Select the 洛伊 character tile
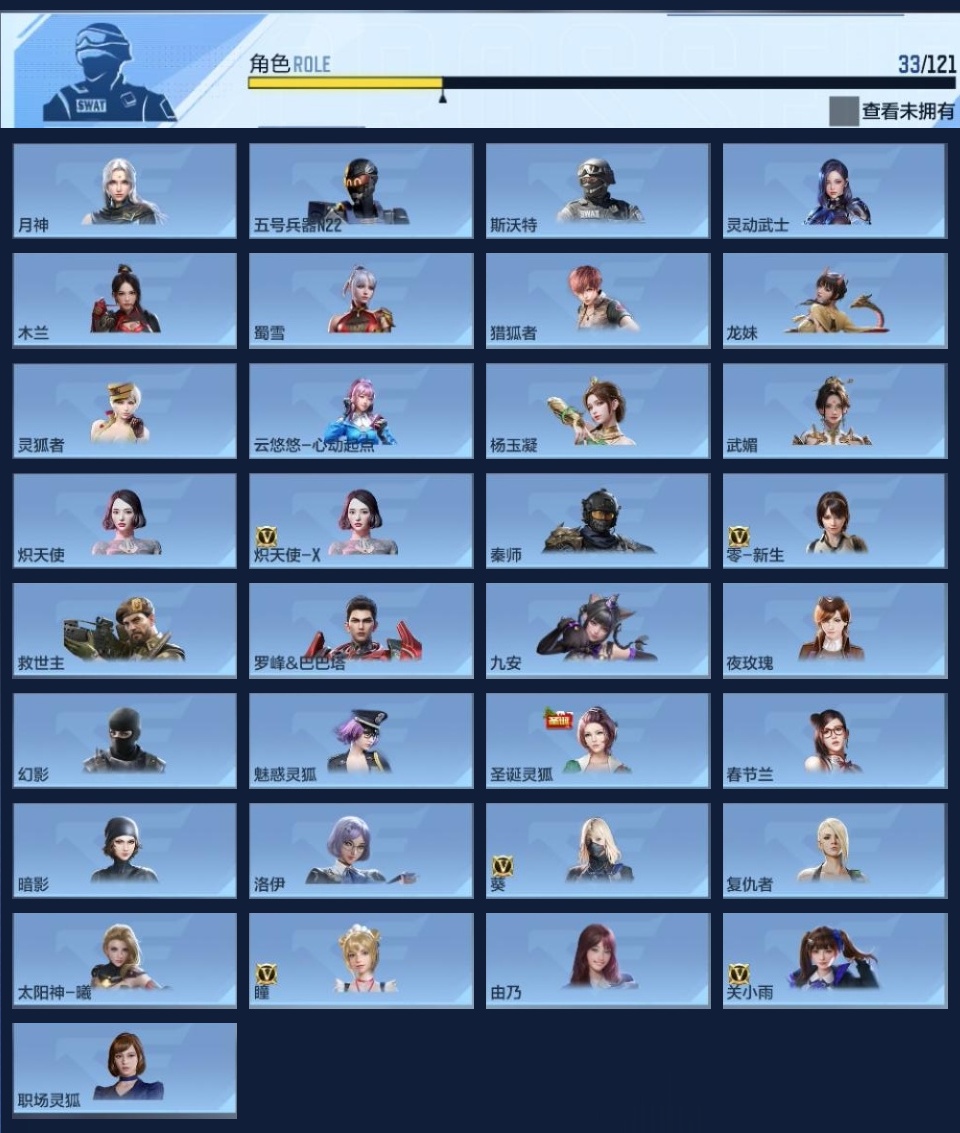This screenshot has width=960, height=1133. 361,851
